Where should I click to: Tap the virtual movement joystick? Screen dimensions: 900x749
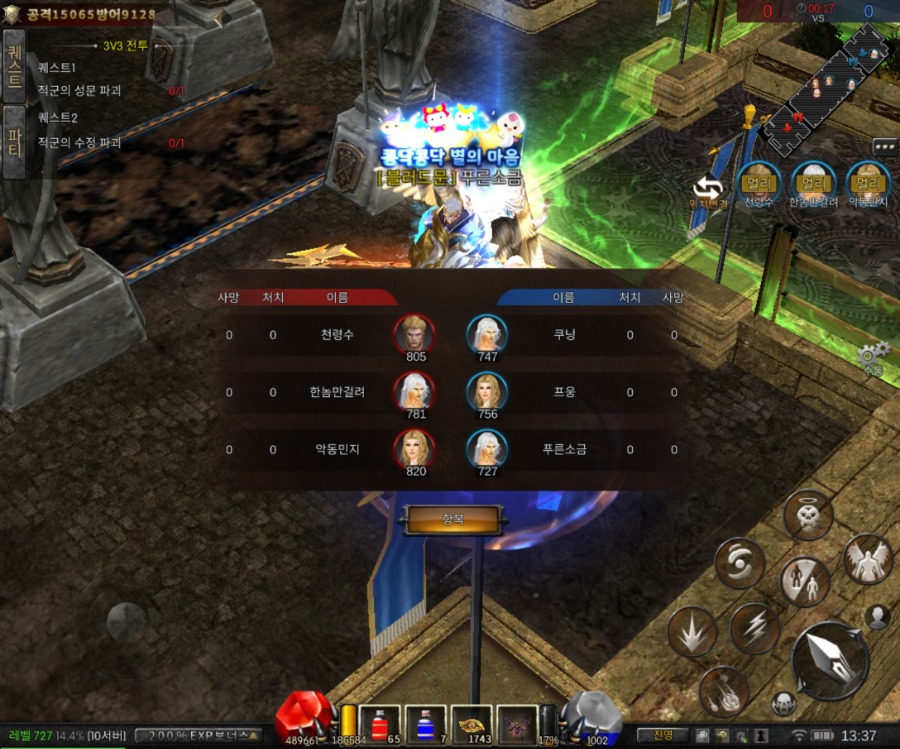(x=127, y=621)
